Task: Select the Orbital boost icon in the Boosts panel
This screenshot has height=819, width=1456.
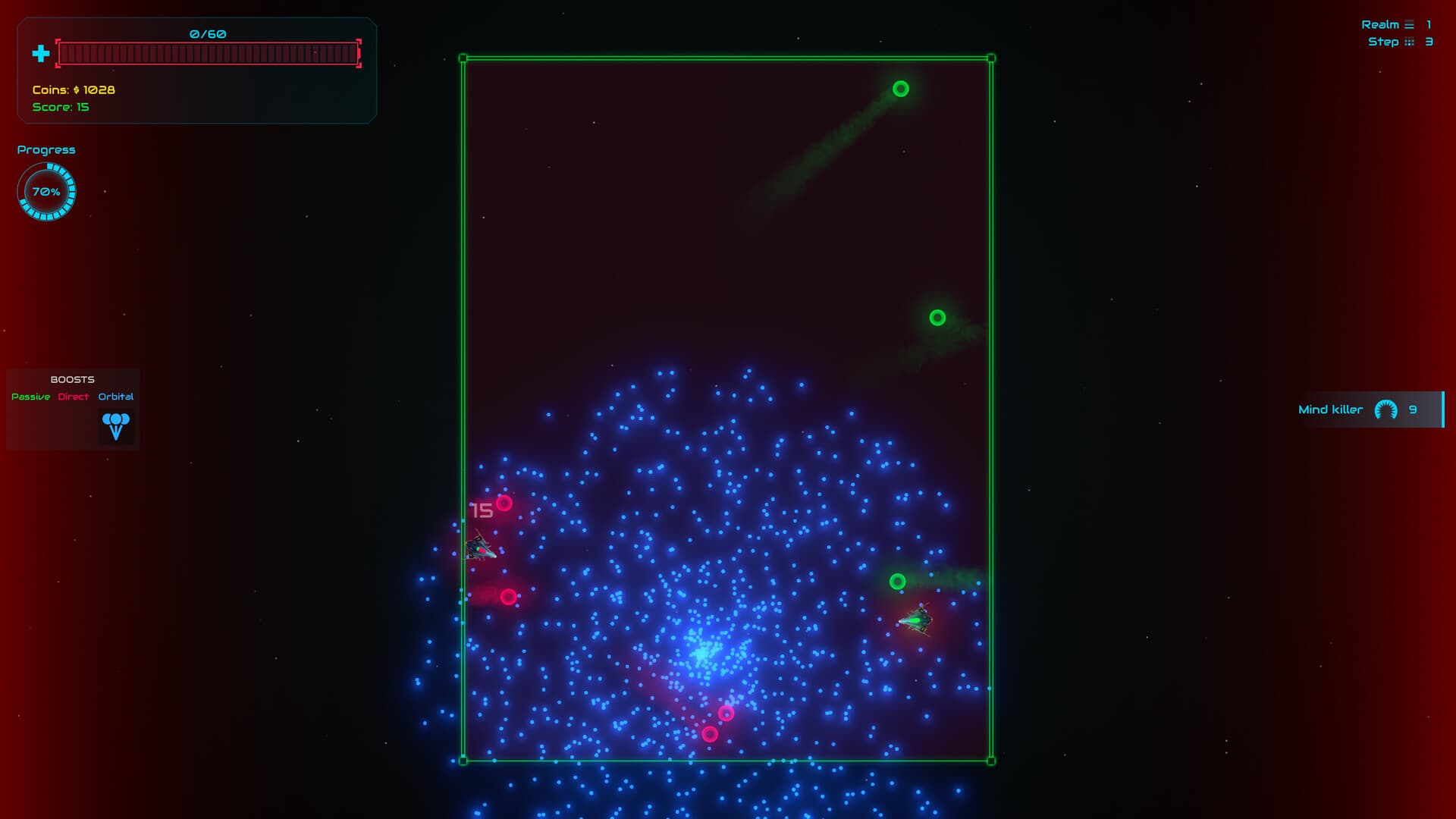Action: [x=116, y=425]
